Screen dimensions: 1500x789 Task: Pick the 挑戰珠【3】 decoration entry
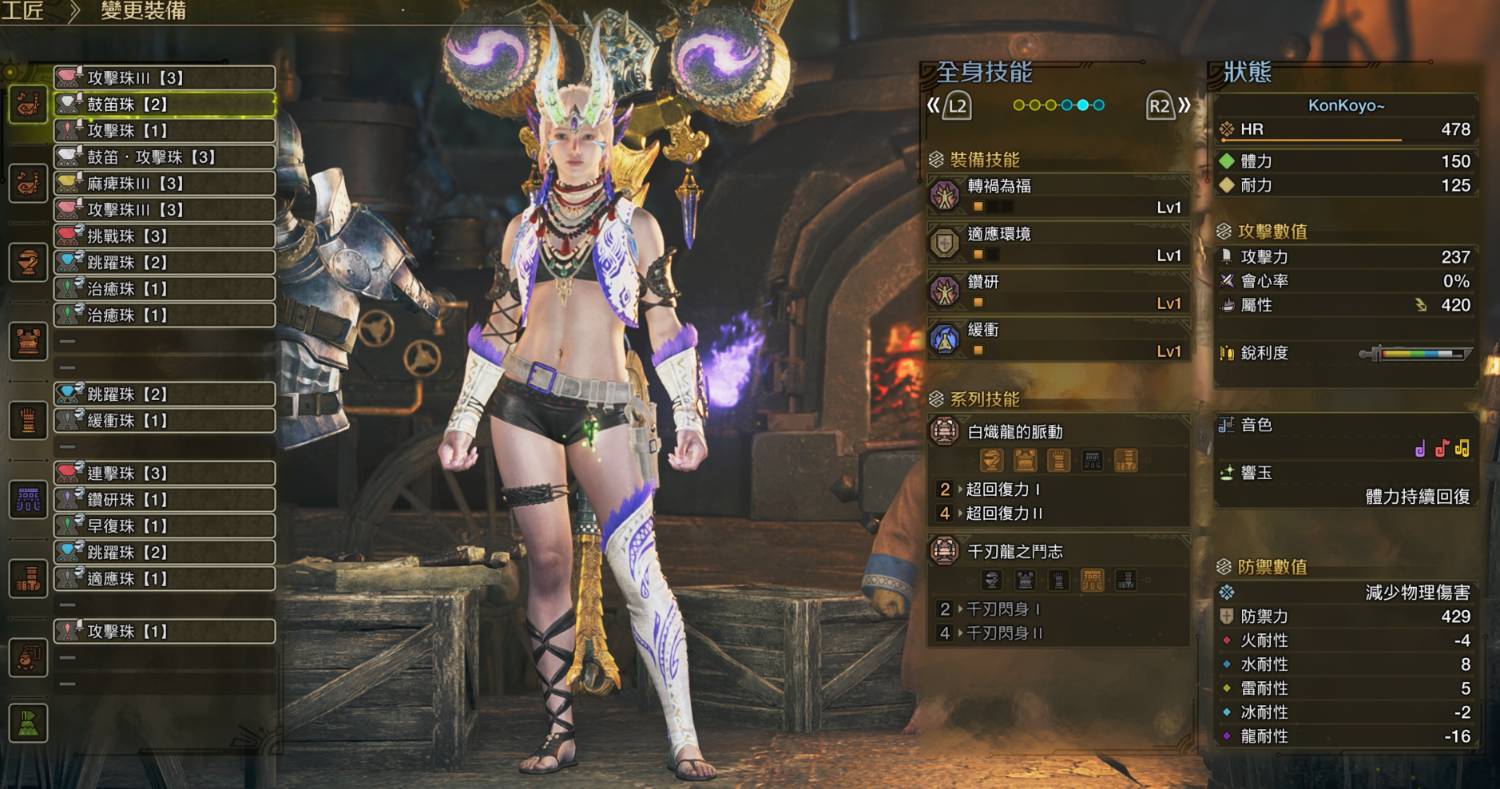click(164, 236)
